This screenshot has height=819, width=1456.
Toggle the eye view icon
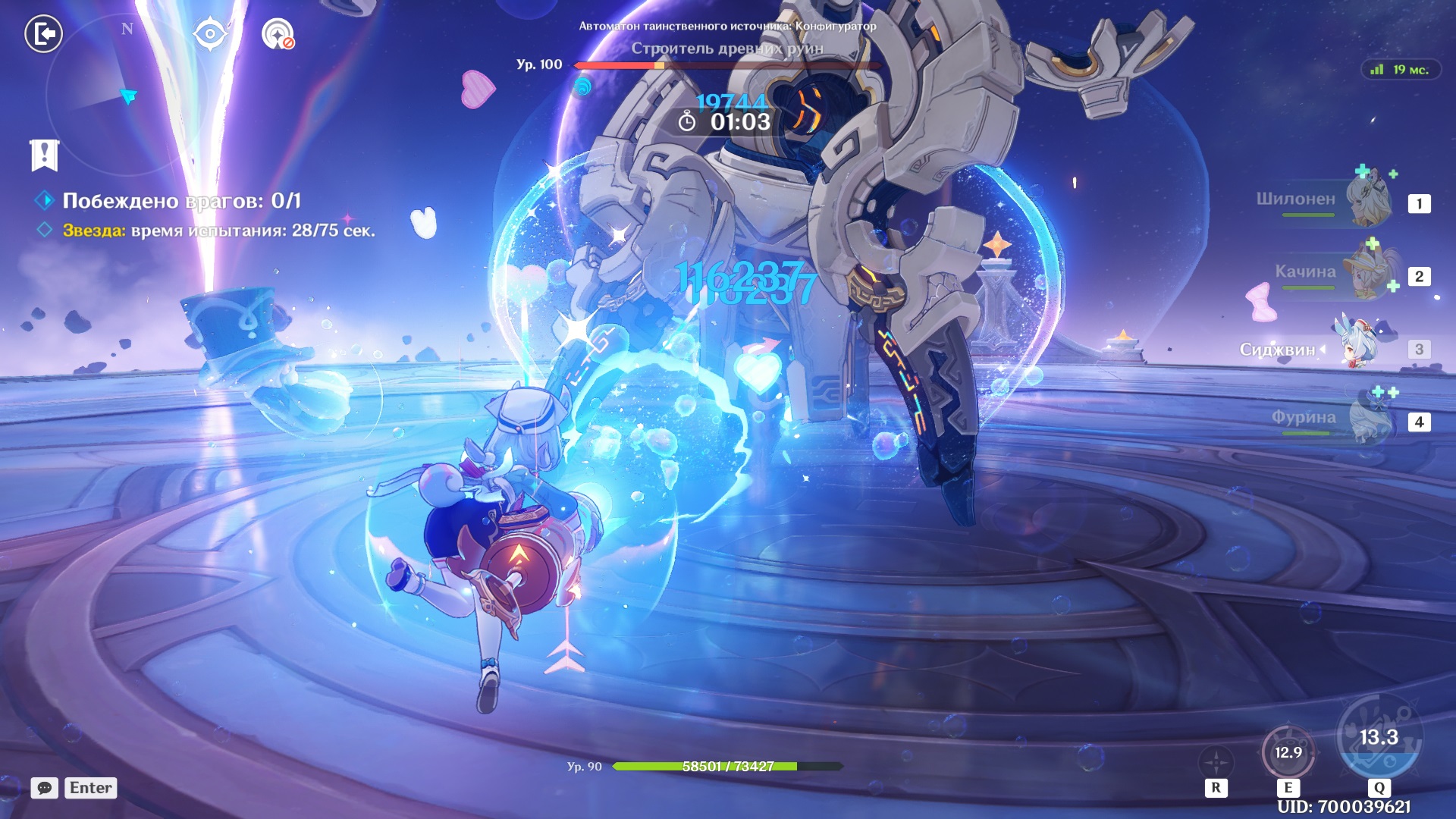210,34
